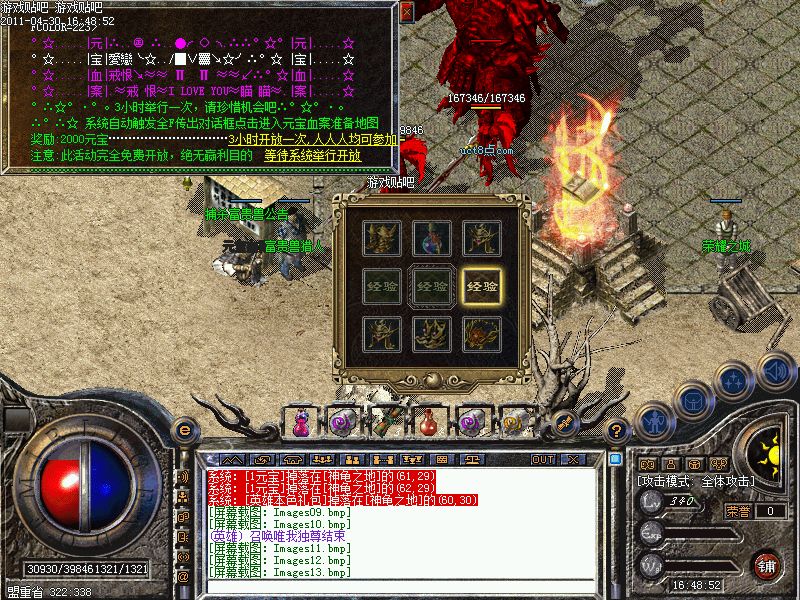Image resolution: width=800 pixels, height=600 pixels.
Task: Toggle the blue speaker sound orb
Action: [775, 372]
